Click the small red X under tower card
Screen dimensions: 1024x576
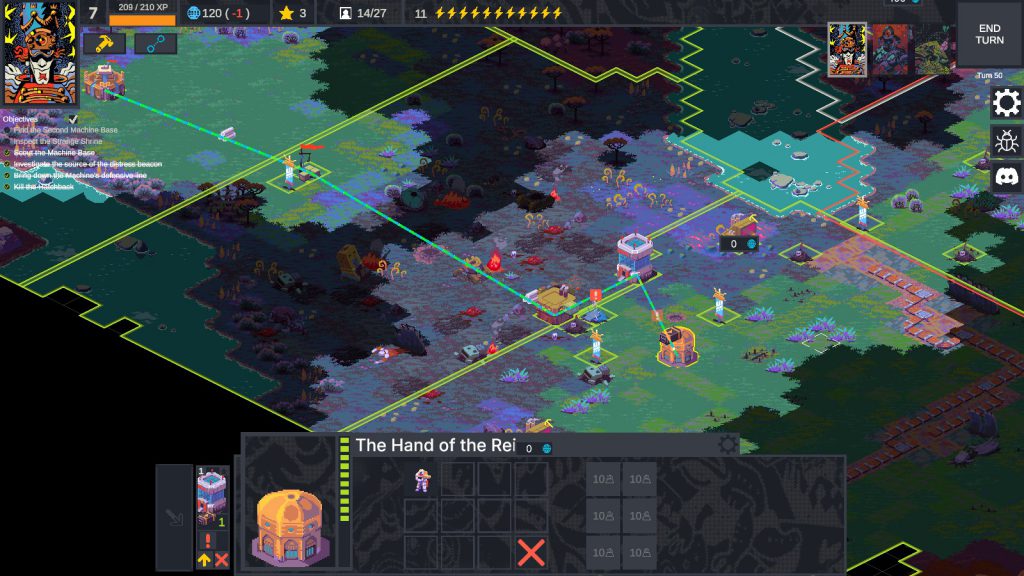(x=221, y=560)
